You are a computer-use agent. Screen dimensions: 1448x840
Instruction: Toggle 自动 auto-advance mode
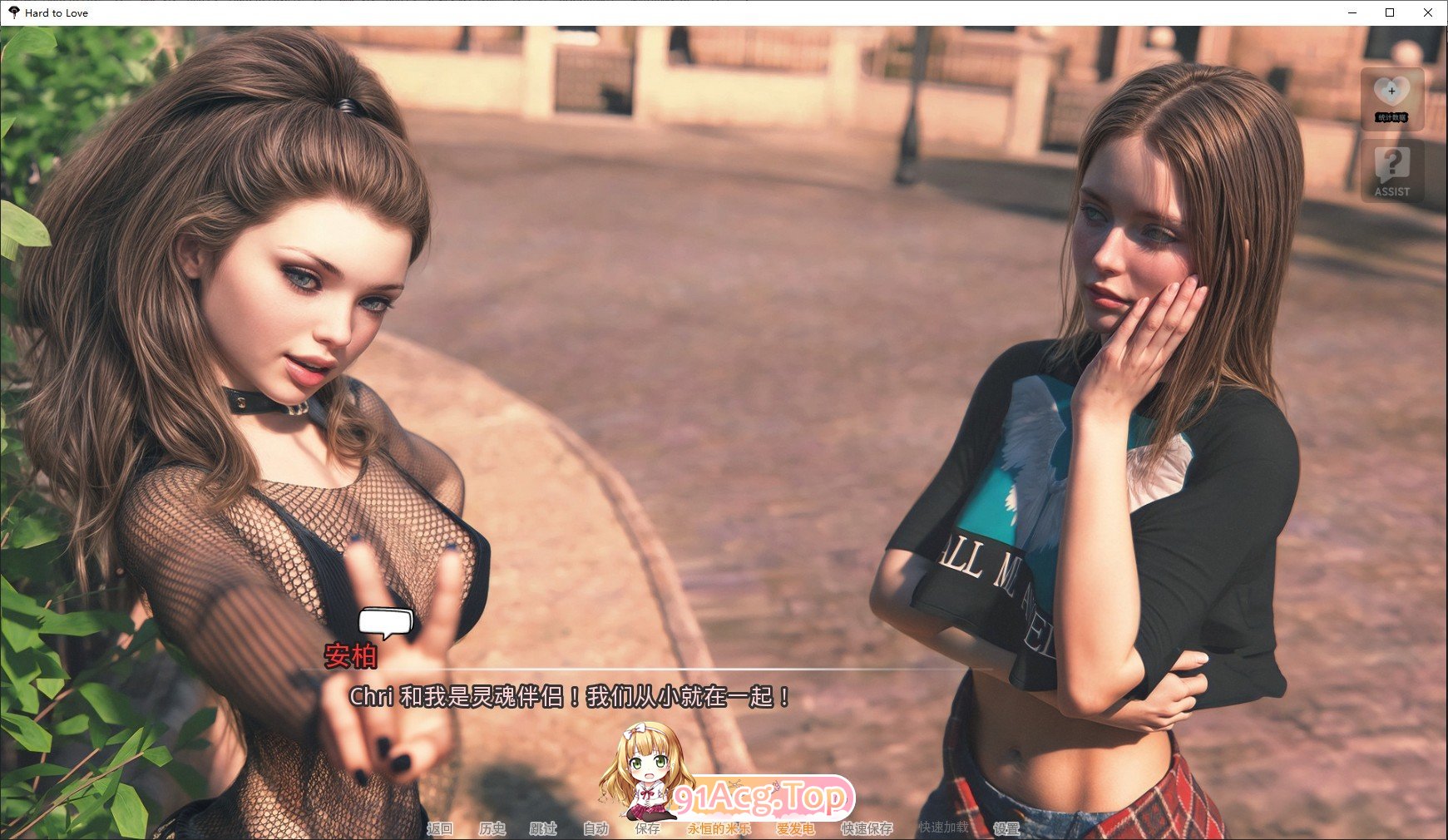596,828
